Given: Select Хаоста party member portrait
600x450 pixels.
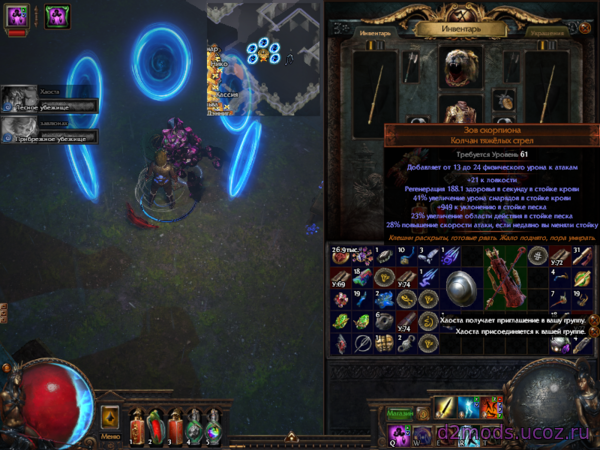Looking at the screenshot, I should (15, 98).
